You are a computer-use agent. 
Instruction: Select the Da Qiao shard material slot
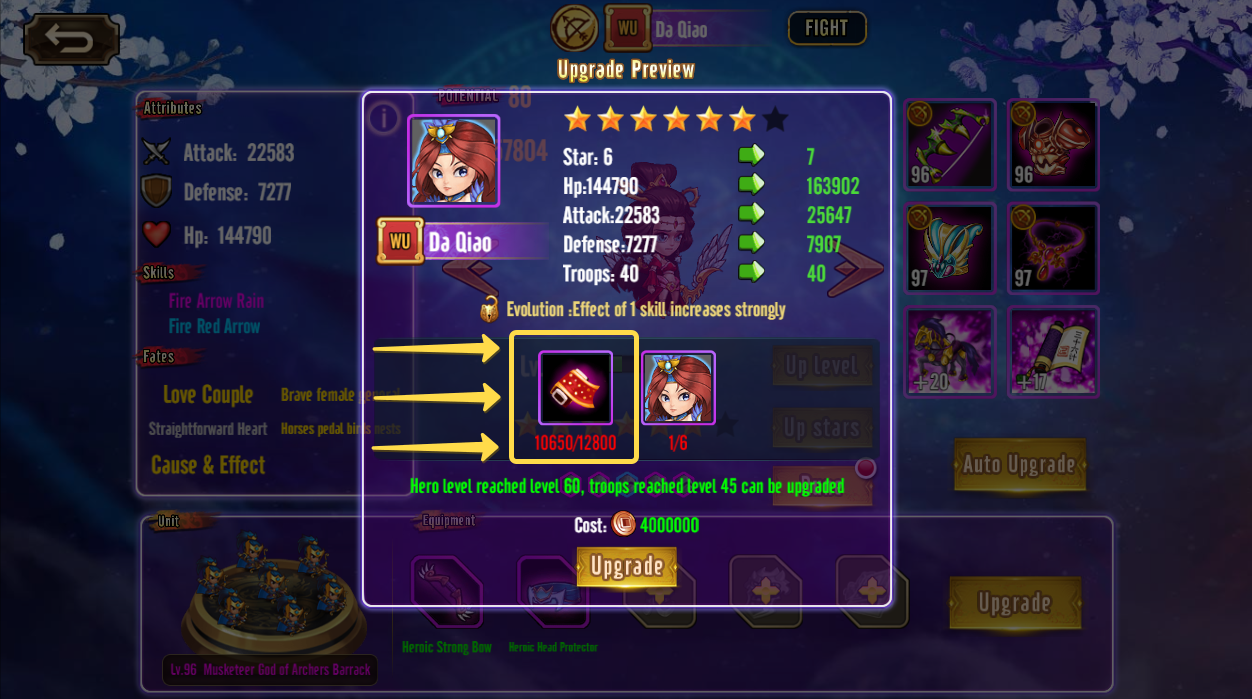678,388
